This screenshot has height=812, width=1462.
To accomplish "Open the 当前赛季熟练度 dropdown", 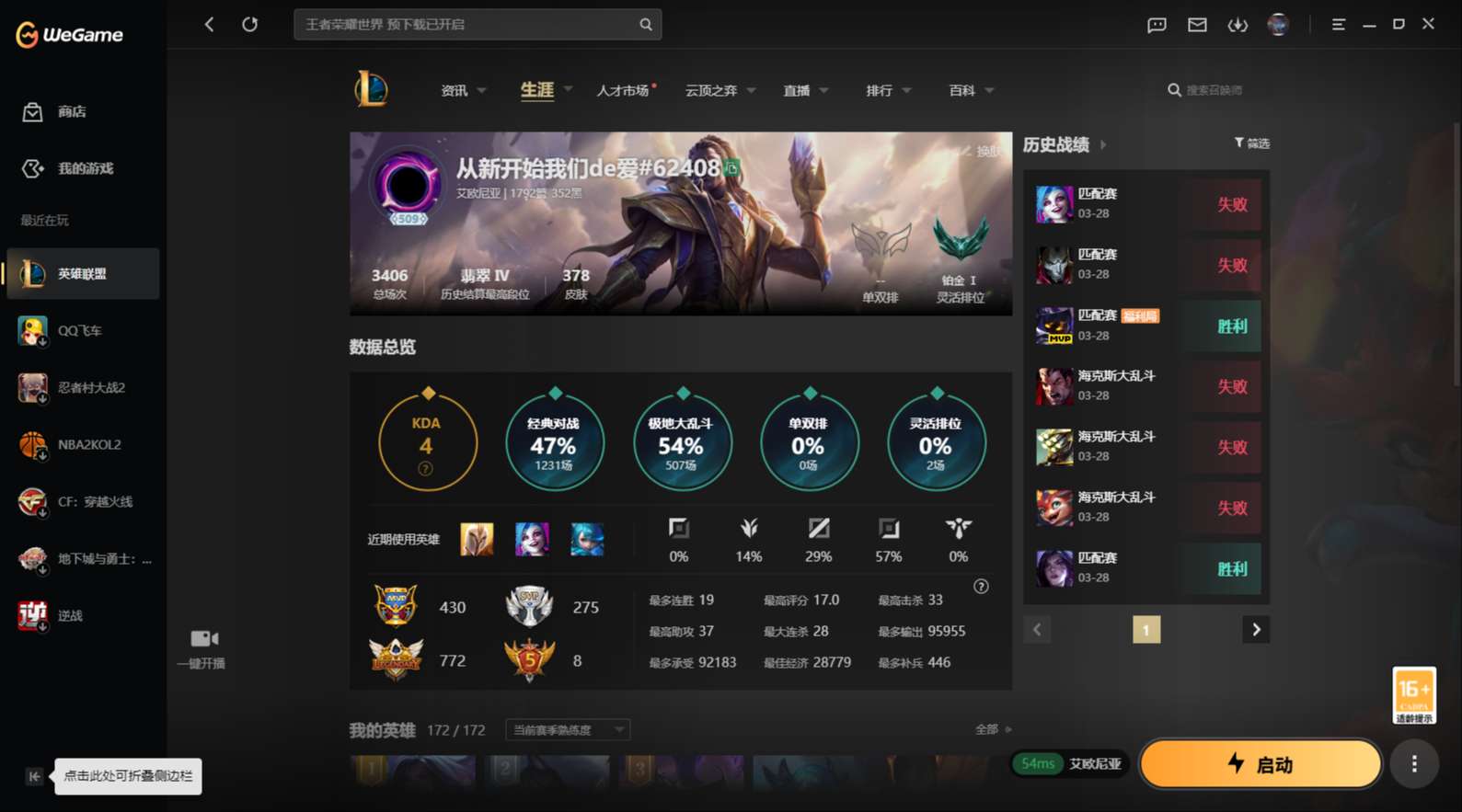I will point(567,729).
